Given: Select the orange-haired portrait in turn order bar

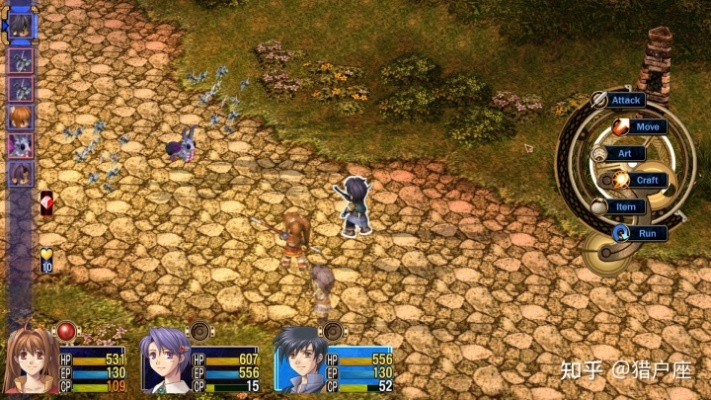Looking at the screenshot, I should (20, 117).
